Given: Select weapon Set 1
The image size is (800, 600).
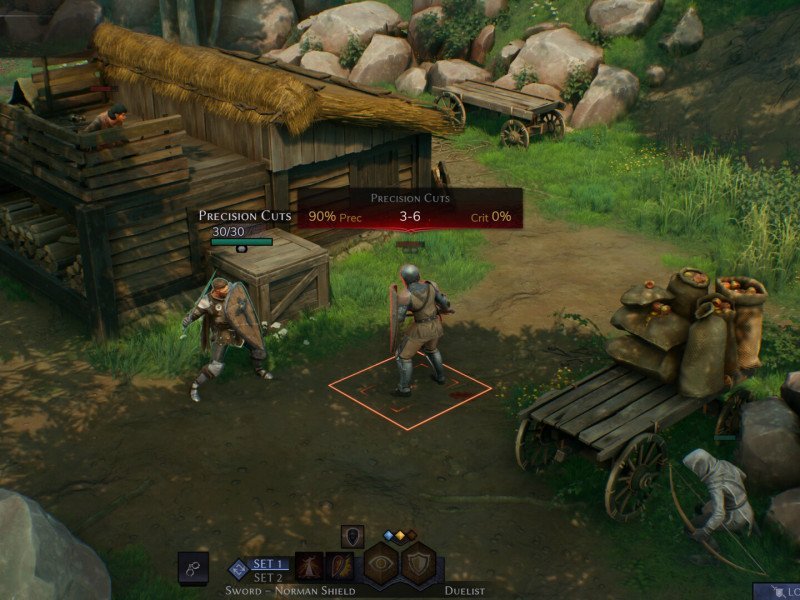Looking at the screenshot, I should [x=270, y=564].
